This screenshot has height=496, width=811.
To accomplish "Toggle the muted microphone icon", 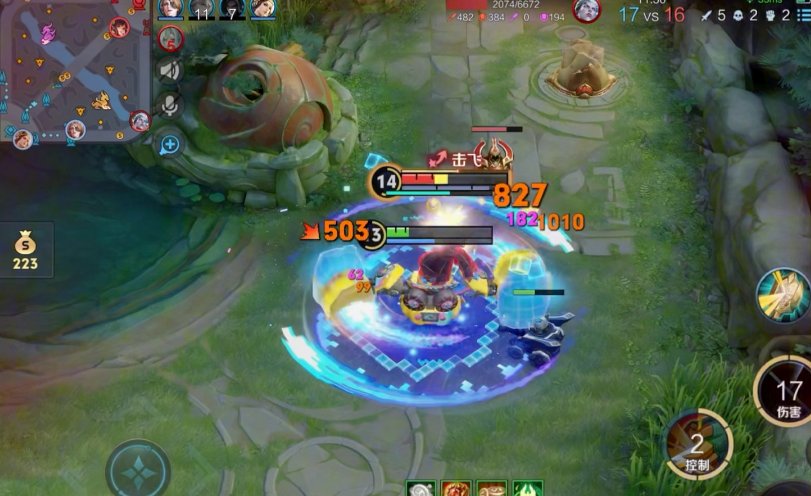I will pyautogui.click(x=169, y=106).
